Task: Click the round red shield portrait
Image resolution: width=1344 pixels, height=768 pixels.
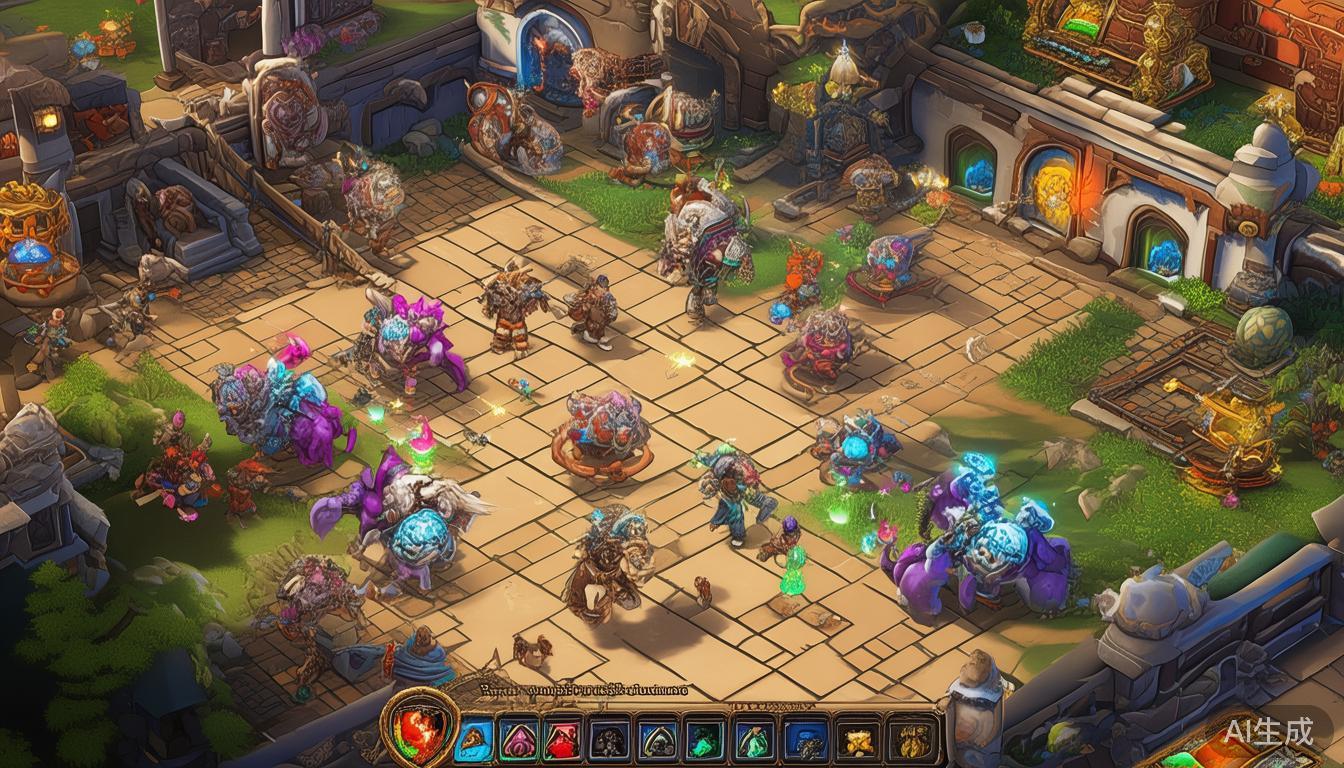Action: pyautogui.click(x=420, y=727)
